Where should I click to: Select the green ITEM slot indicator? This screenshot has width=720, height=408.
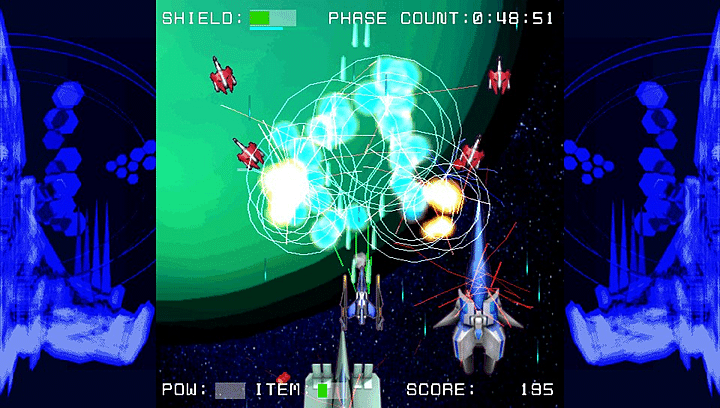point(323,389)
